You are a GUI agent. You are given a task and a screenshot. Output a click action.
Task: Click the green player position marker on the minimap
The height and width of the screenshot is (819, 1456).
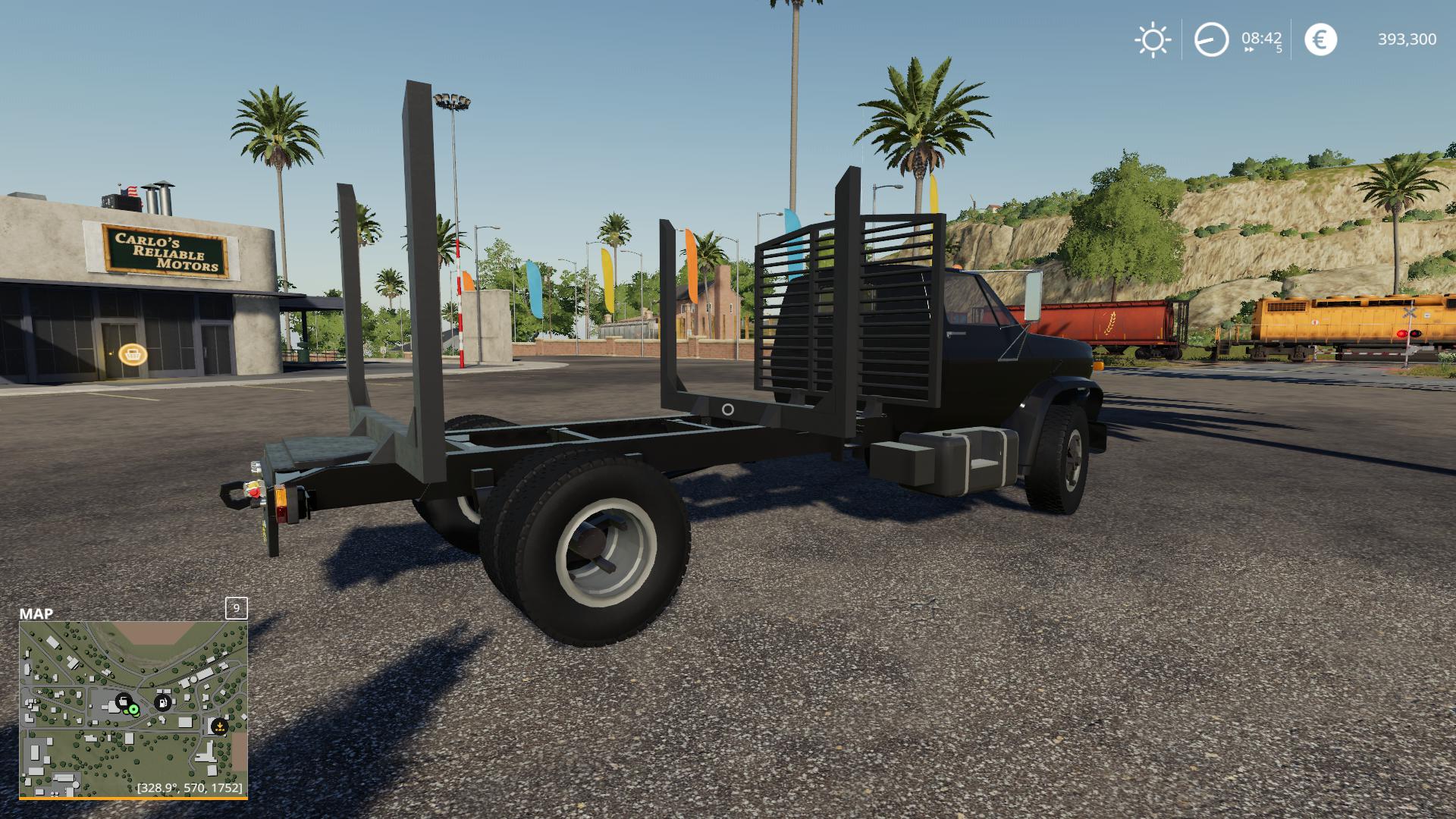pos(133,709)
